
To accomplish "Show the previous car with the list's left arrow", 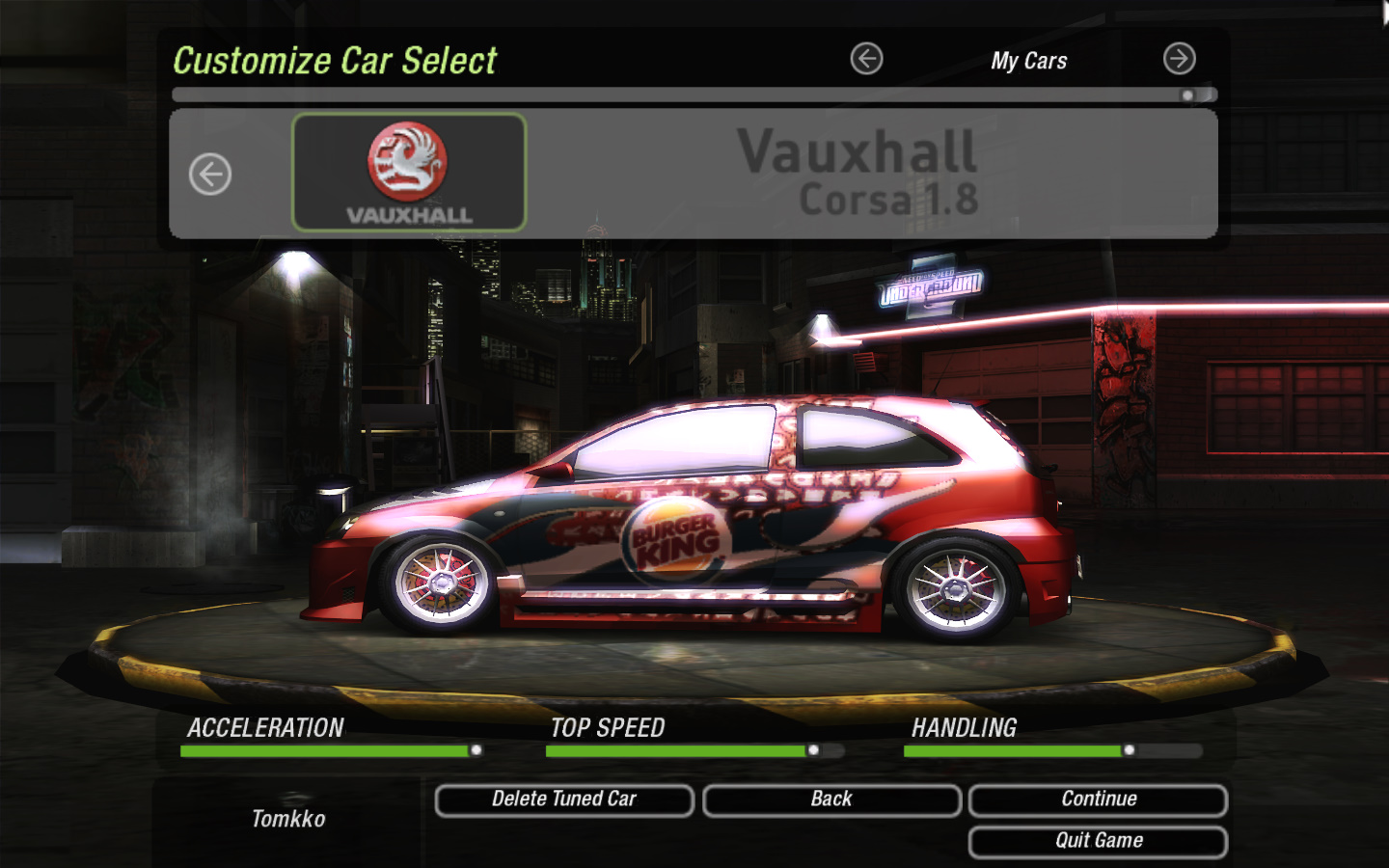I will (210, 175).
